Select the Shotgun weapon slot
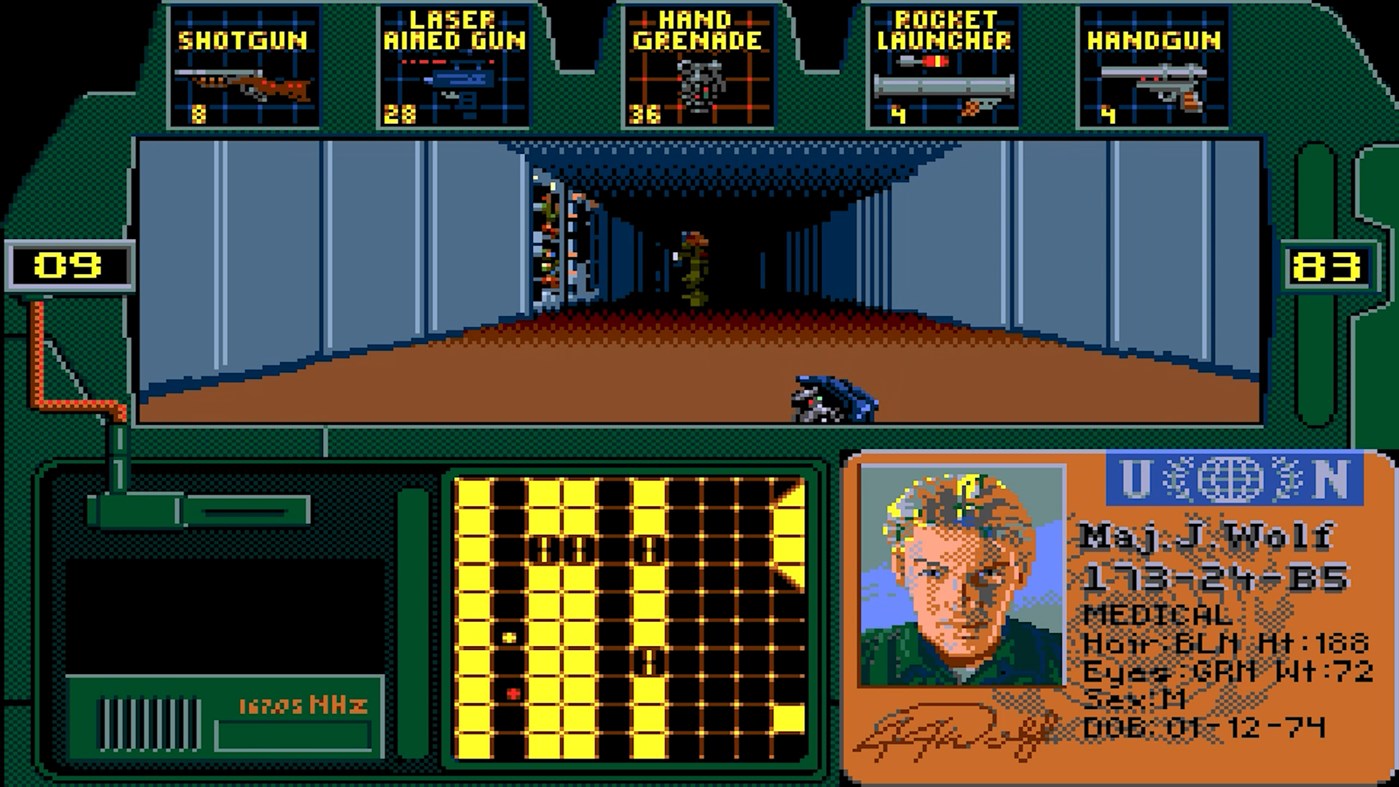 pos(243,65)
